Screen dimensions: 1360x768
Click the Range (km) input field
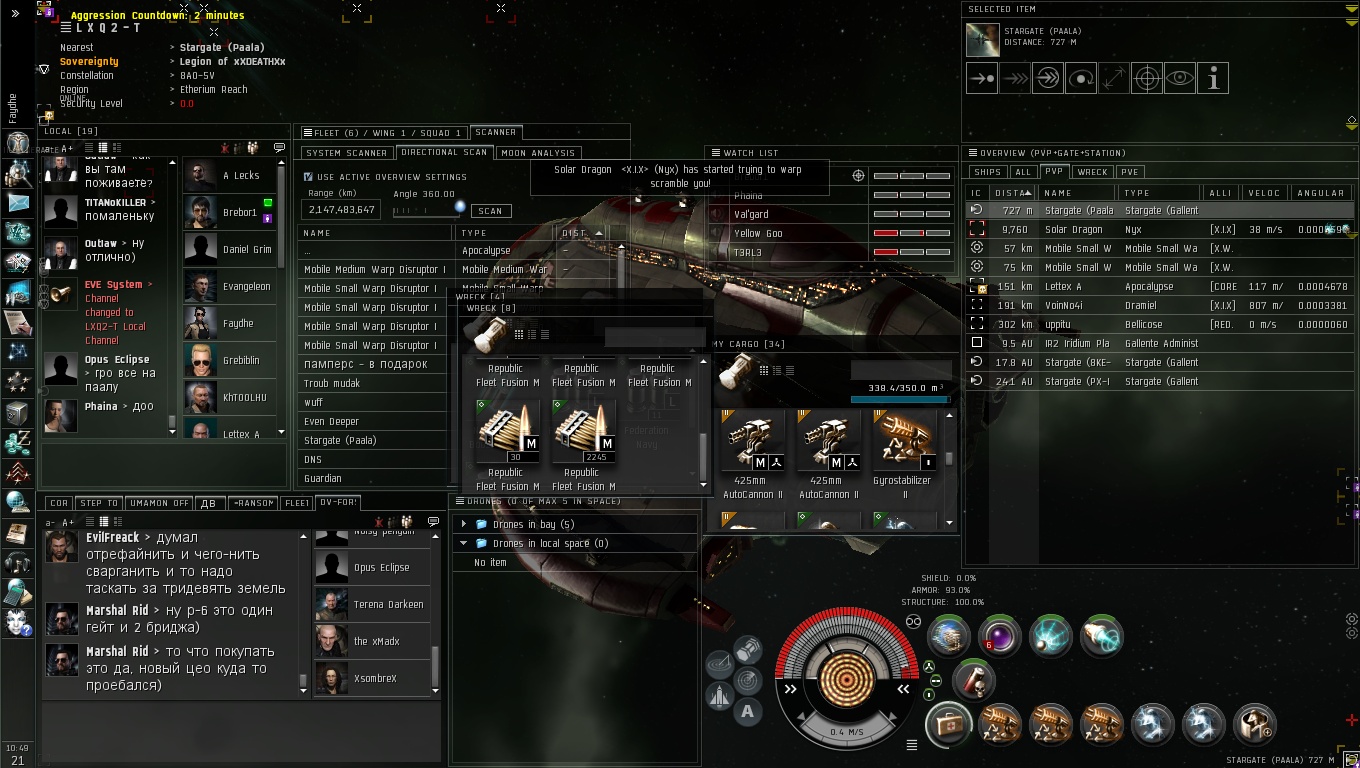(342, 210)
